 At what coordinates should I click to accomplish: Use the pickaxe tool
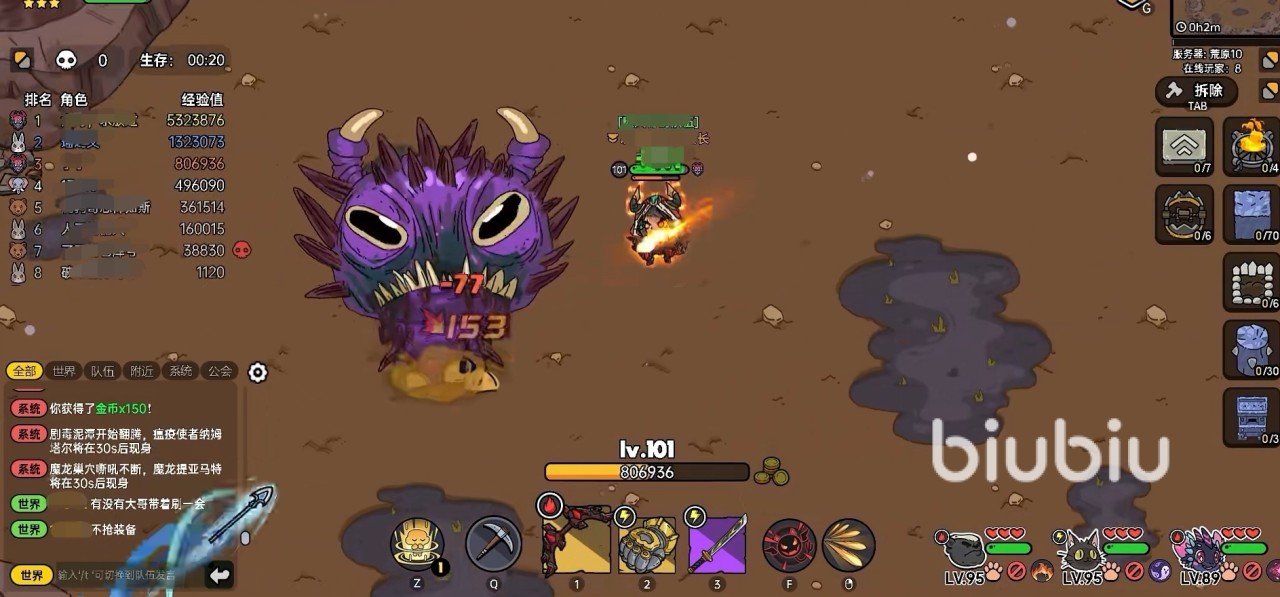click(x=493, y=543)
